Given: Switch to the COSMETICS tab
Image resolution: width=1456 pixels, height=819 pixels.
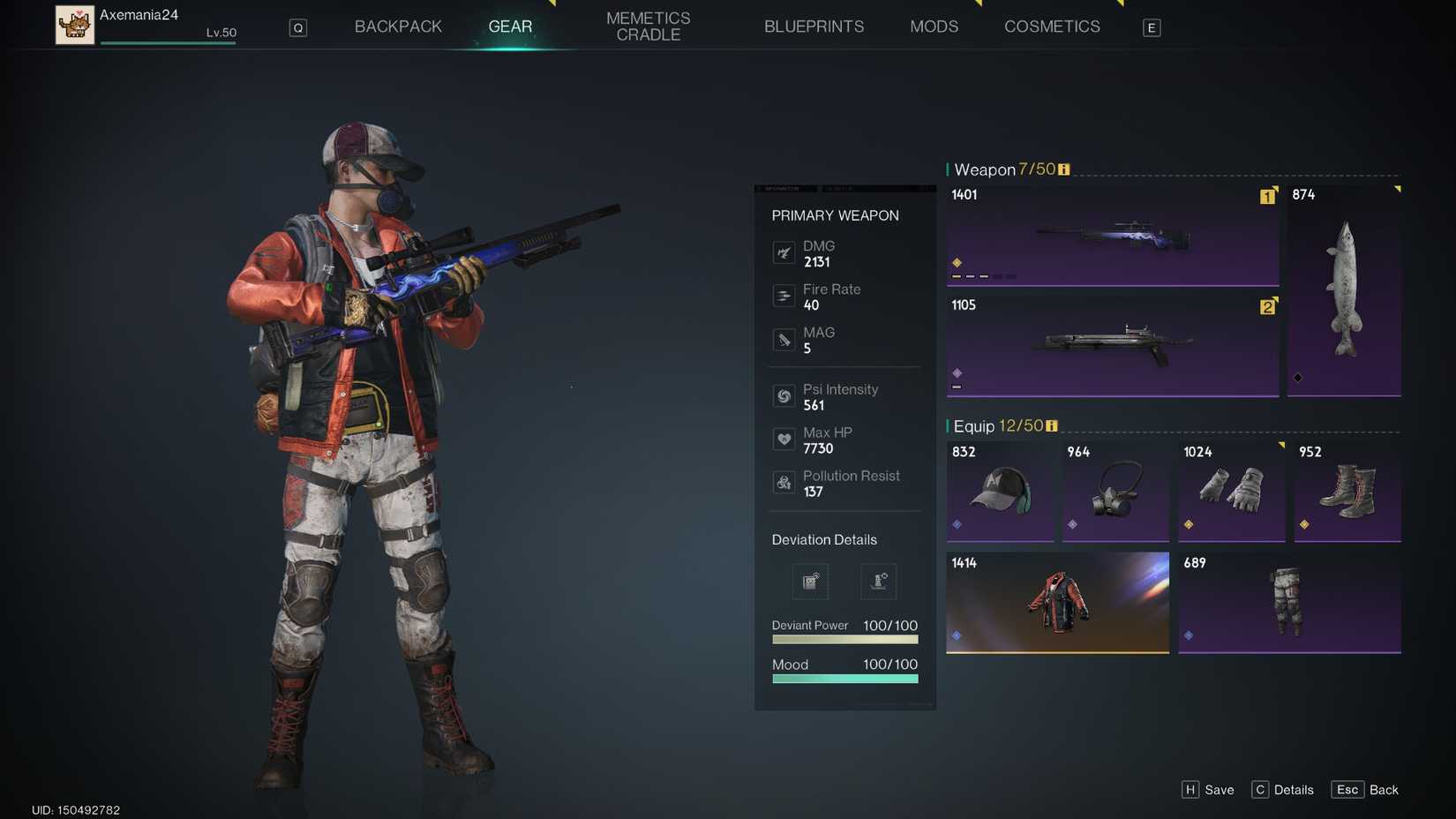Looking at the screenshot, I should point(1052,26).
